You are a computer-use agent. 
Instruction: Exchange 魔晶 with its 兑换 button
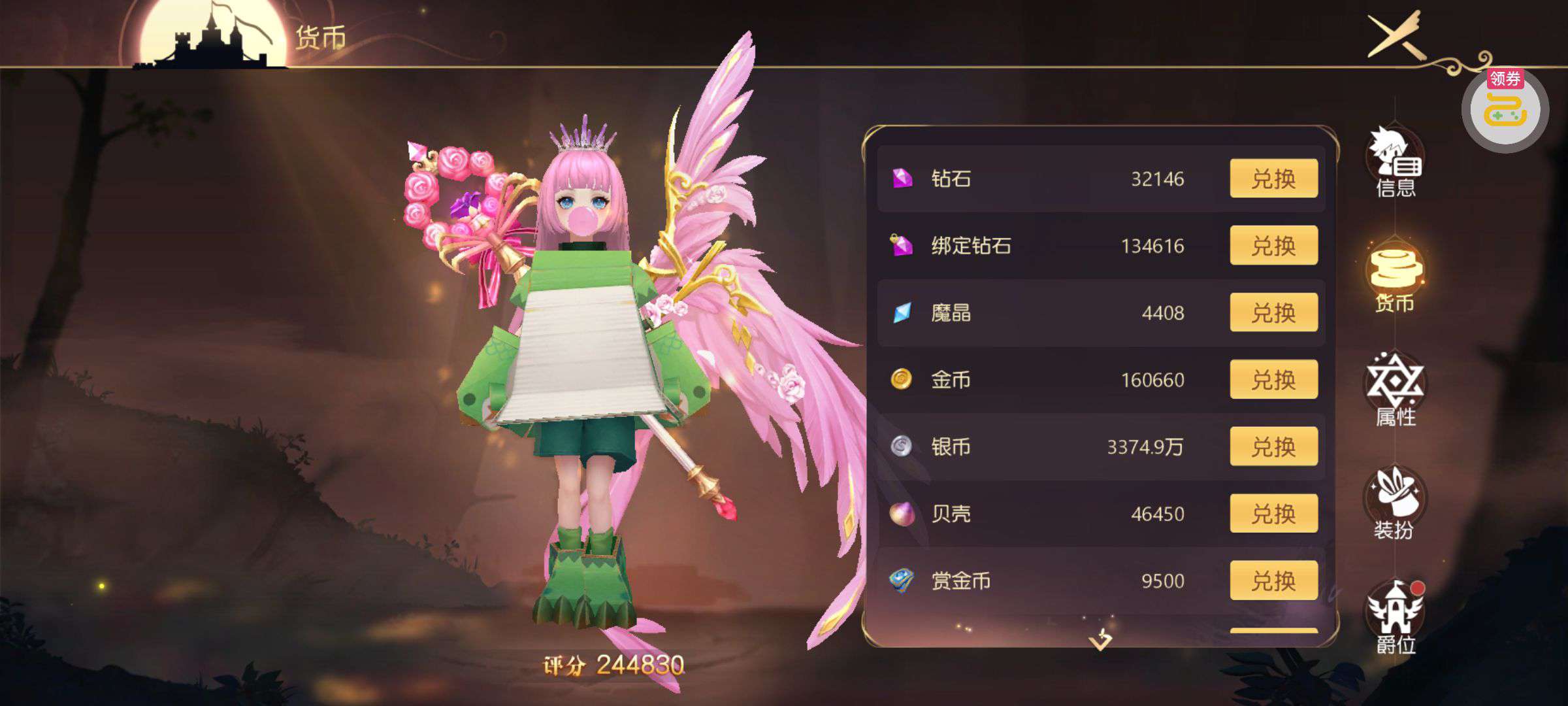tap(1273, 312)
